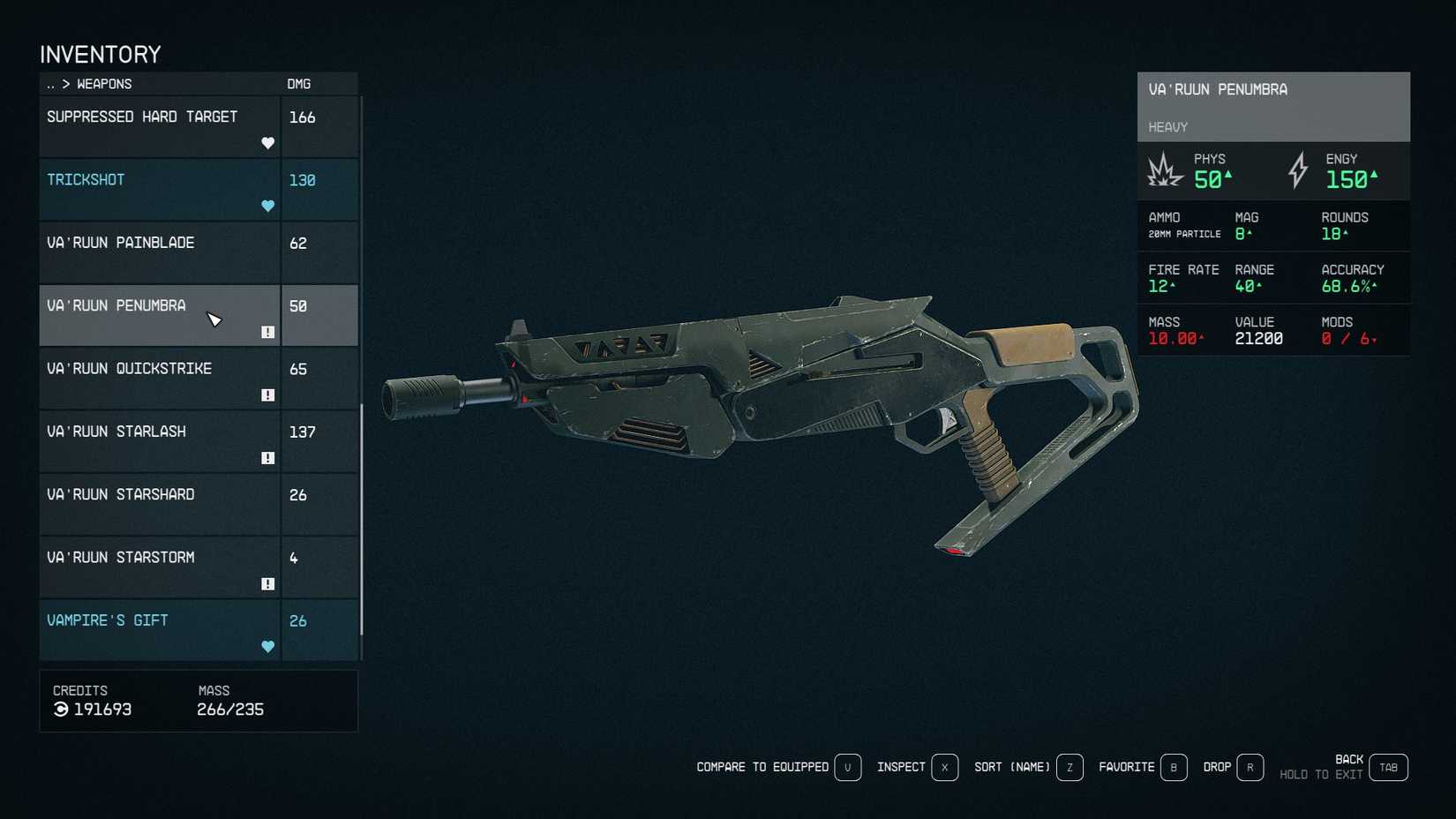This screenshot has width=1456, height=819.
Task: Click the heart icon on Trickshot
Action: point(267,205)
